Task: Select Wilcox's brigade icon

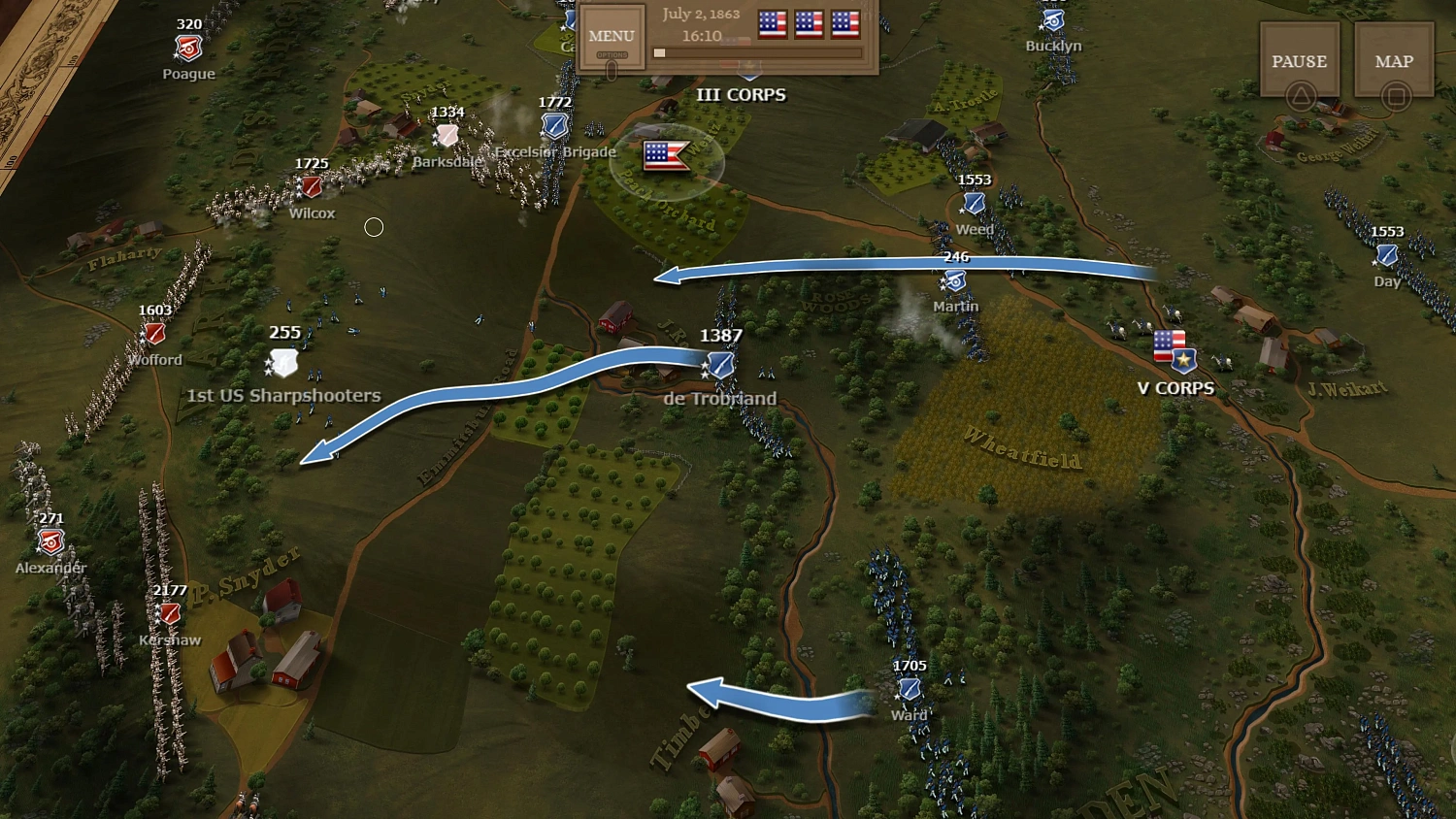Action: [x=311, y=186]
